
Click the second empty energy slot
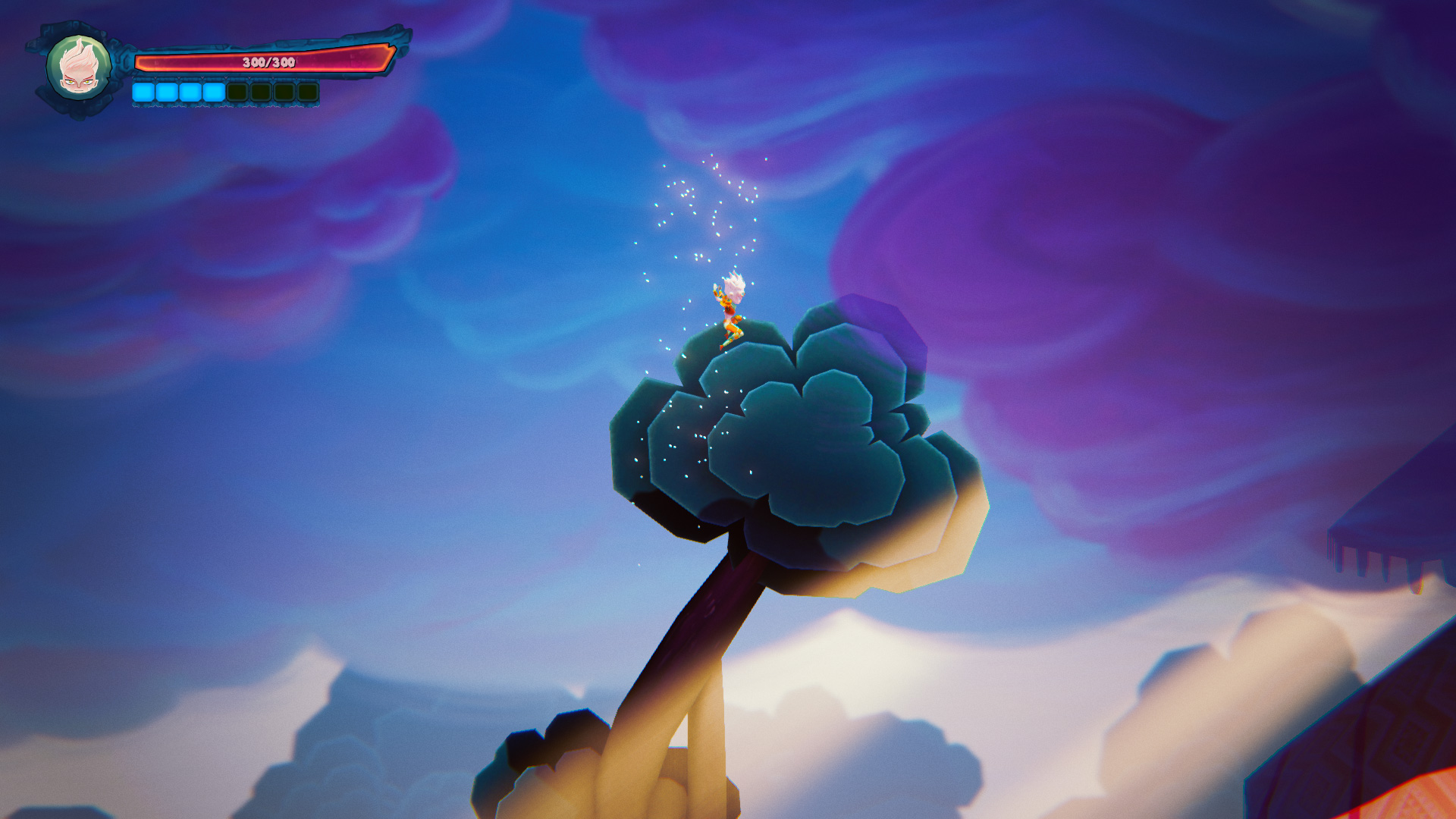pyautogui.click(x=262, y=92)
